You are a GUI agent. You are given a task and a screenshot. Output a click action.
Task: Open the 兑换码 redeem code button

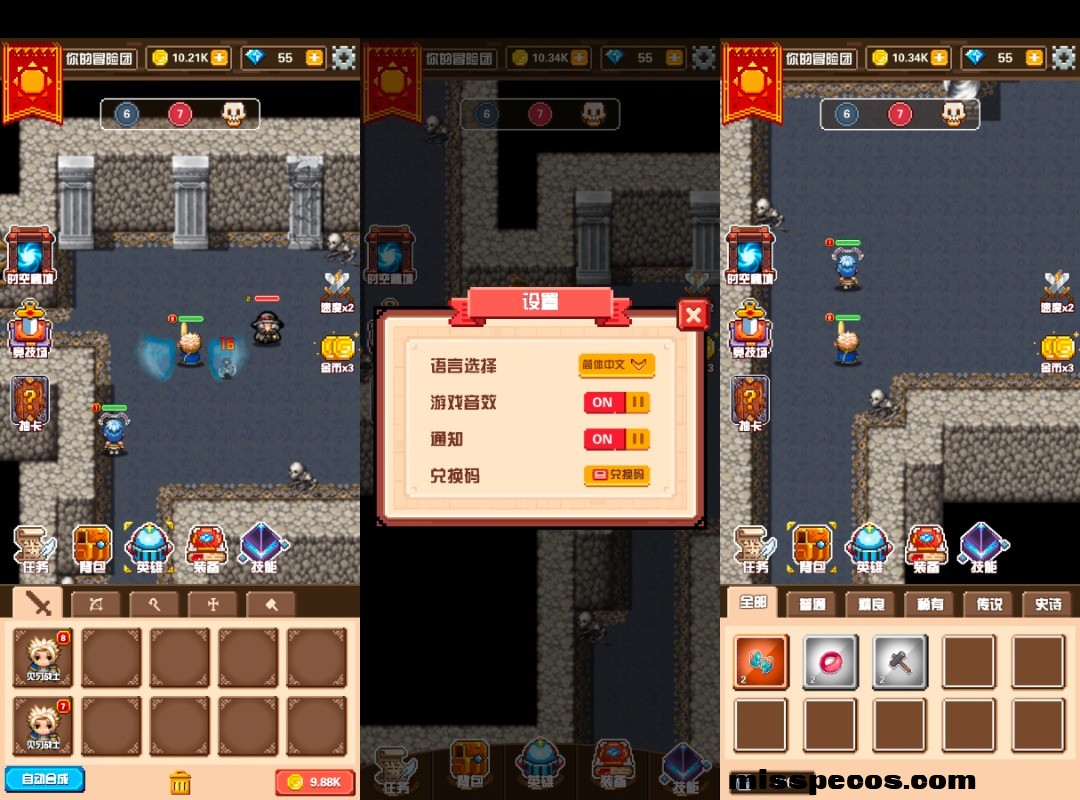(x=616, y=475)
